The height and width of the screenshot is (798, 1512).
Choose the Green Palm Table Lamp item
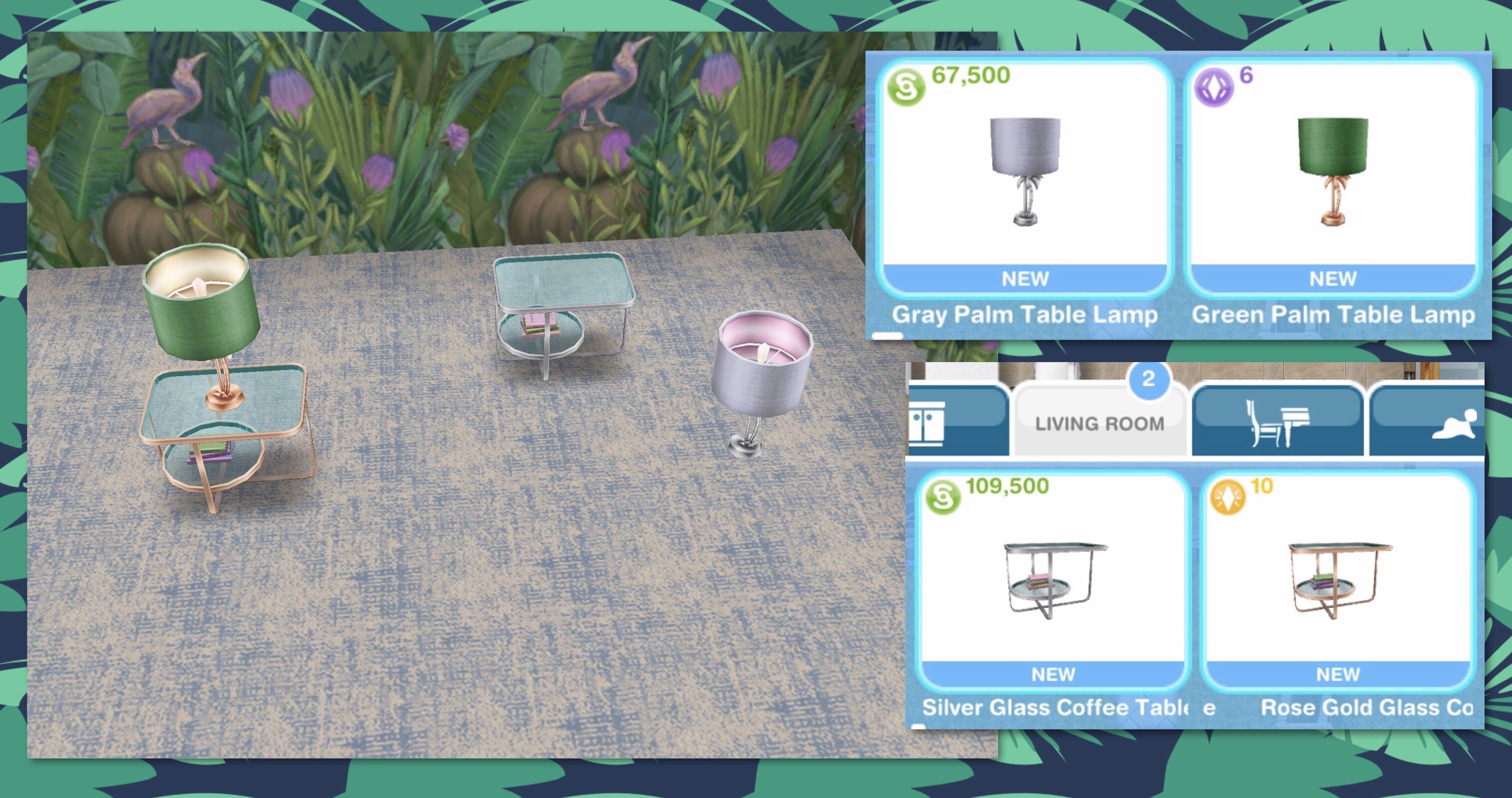tap(1332, 176)
